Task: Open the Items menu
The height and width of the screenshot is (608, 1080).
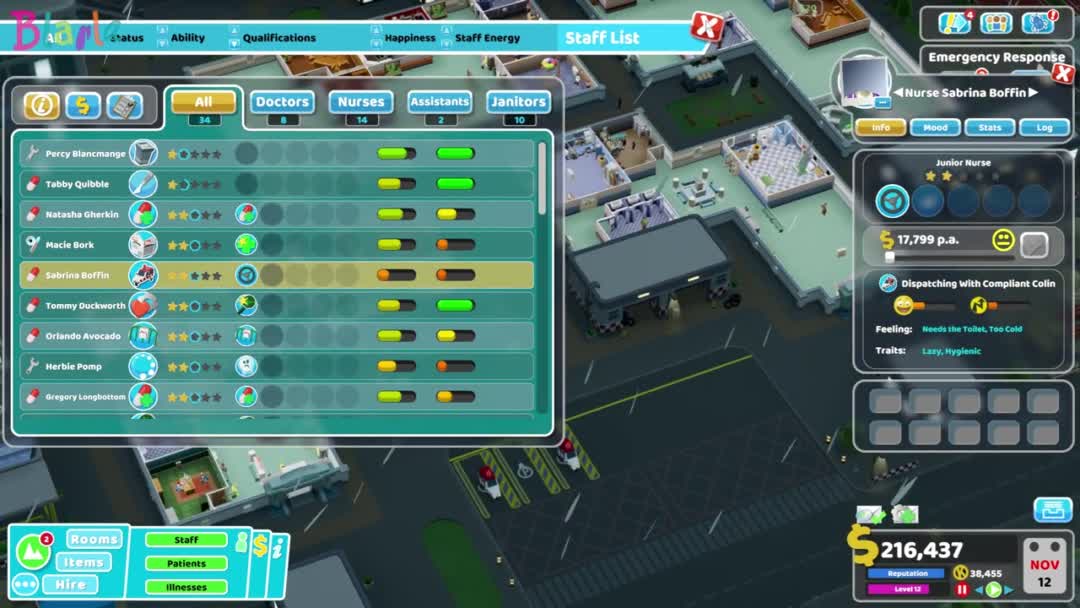Action: click(84, 562)
